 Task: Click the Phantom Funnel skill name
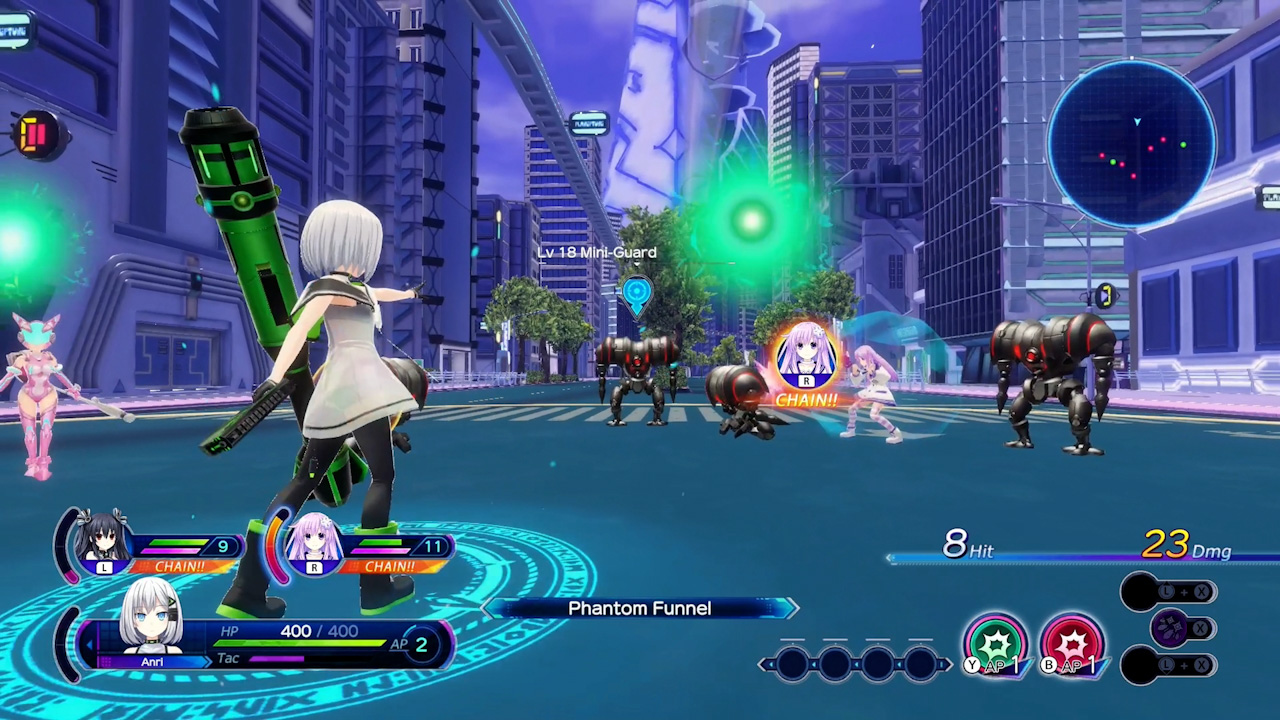coord(639,609)
